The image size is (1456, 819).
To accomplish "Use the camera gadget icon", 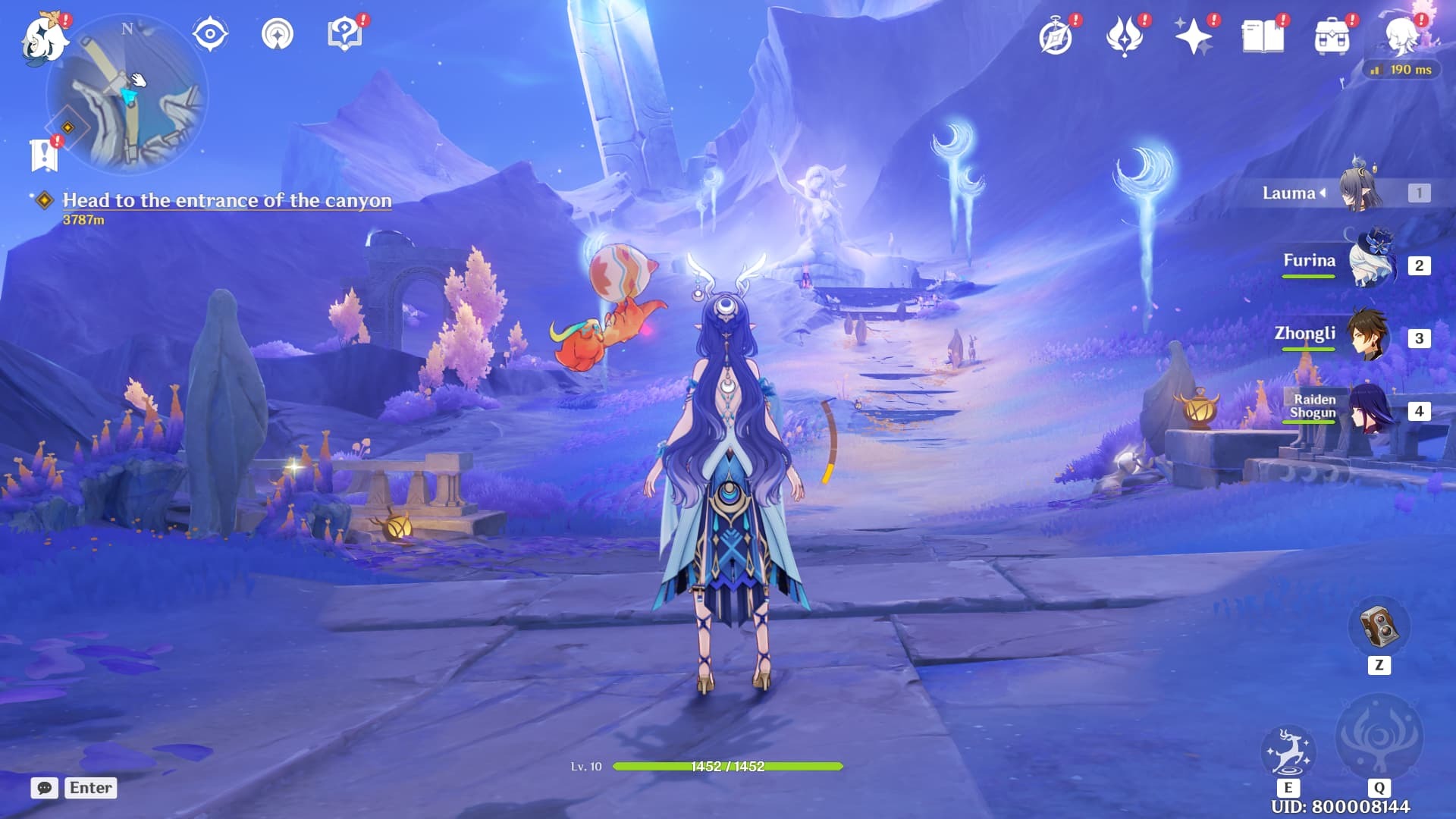I will pos(1379,627).
